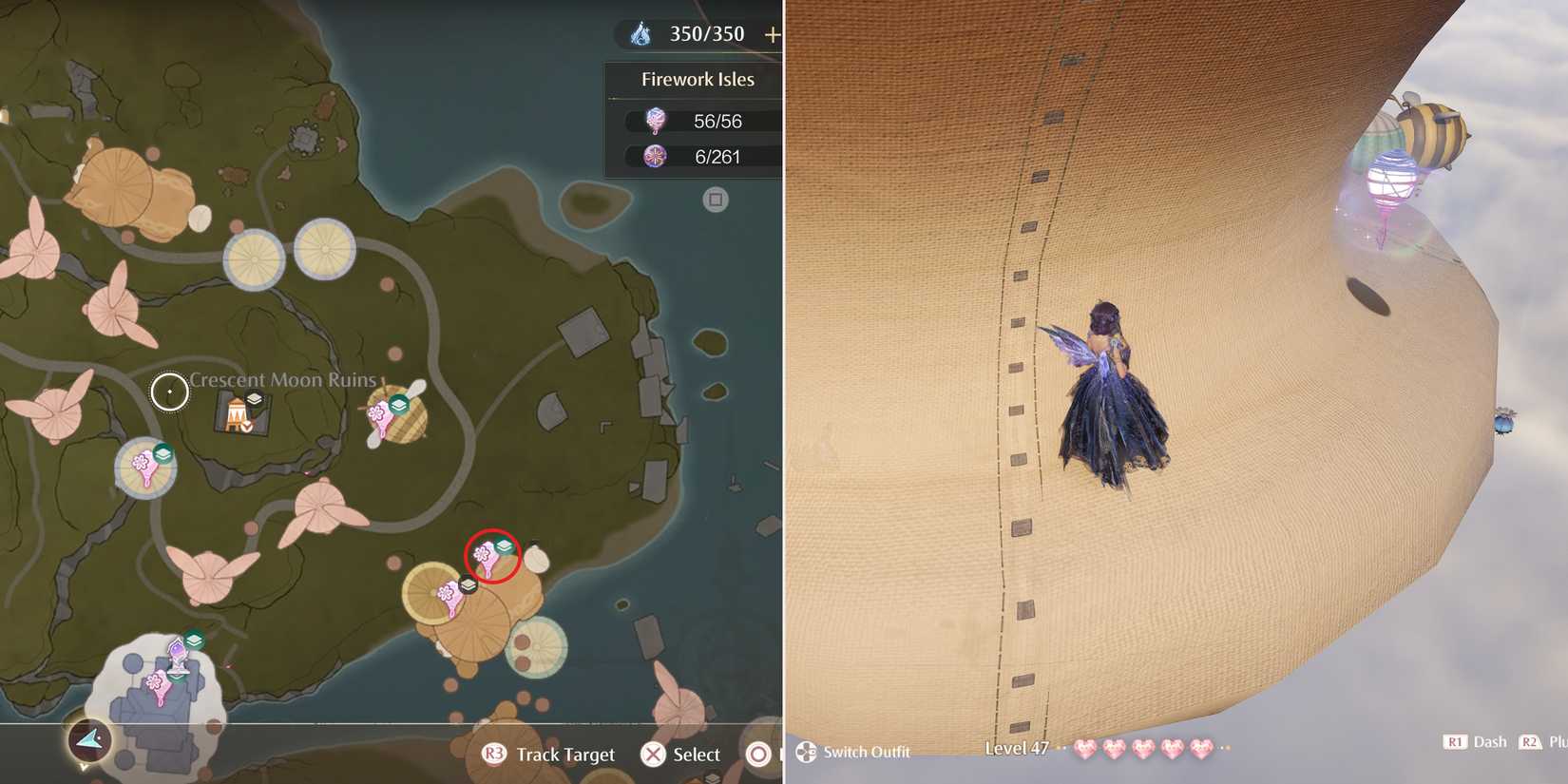Screen dimensions: 1568x784
Task: Click the square frame button below the energy bar
Action: point(713,200)
